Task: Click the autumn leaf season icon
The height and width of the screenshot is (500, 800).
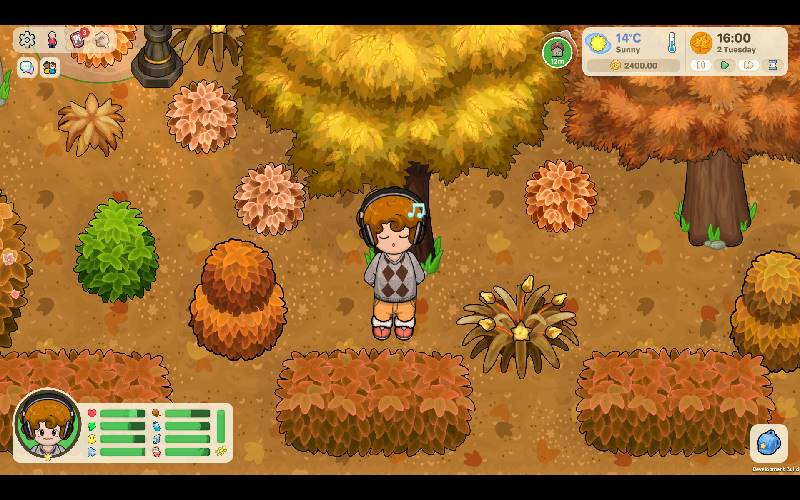Action: 701,43
